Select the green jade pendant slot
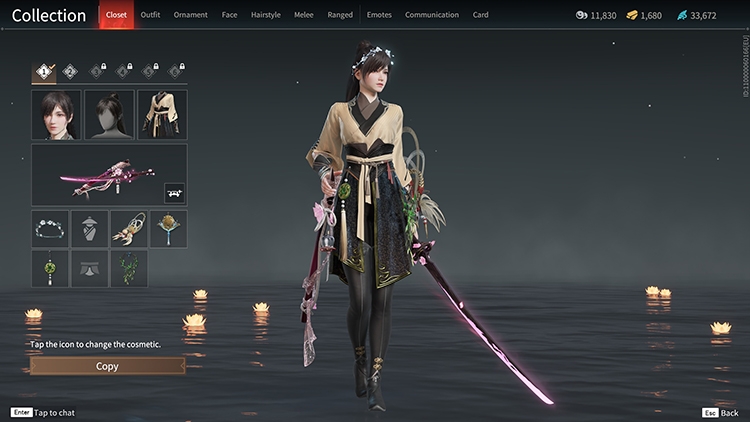This screenshot has width=750, height=422. [x=50, y=268]
